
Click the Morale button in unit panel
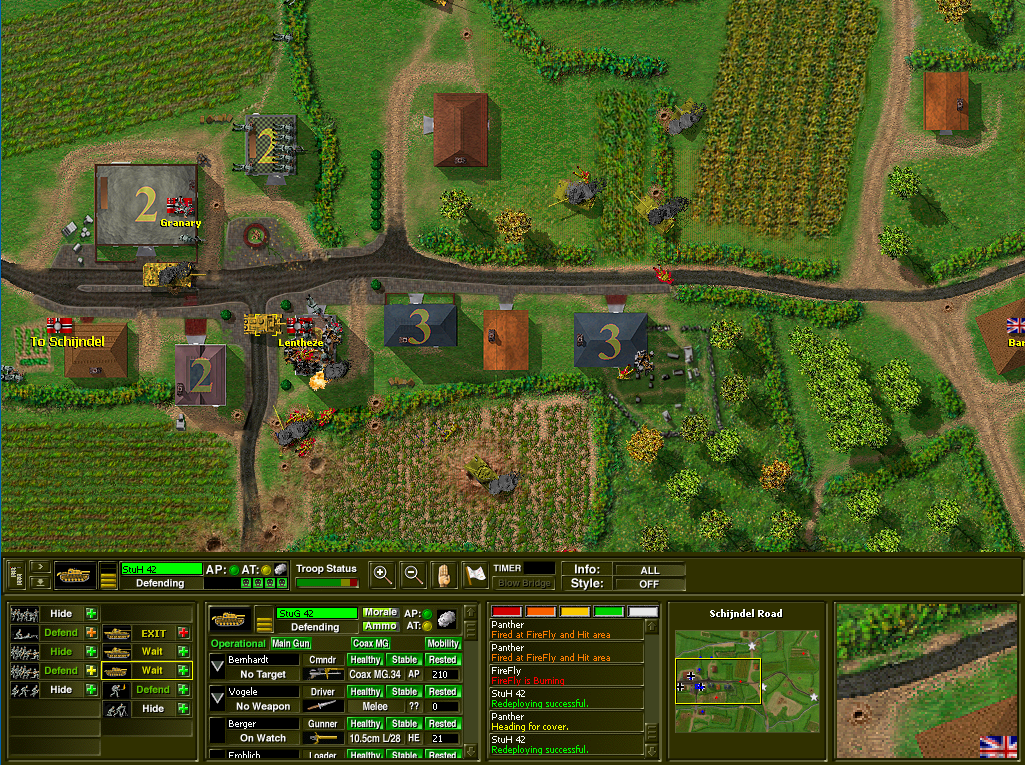click(x=379, y=613)
